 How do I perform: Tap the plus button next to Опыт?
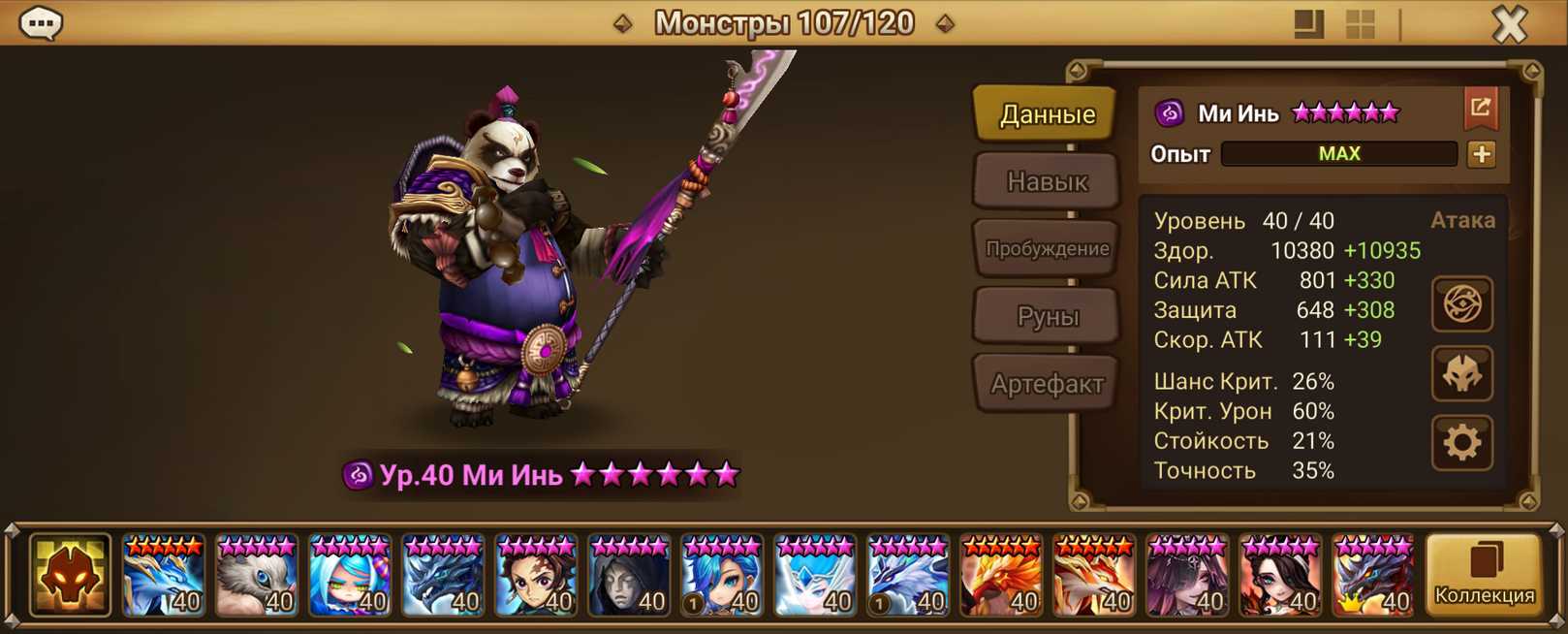[x=1481, y=154]
